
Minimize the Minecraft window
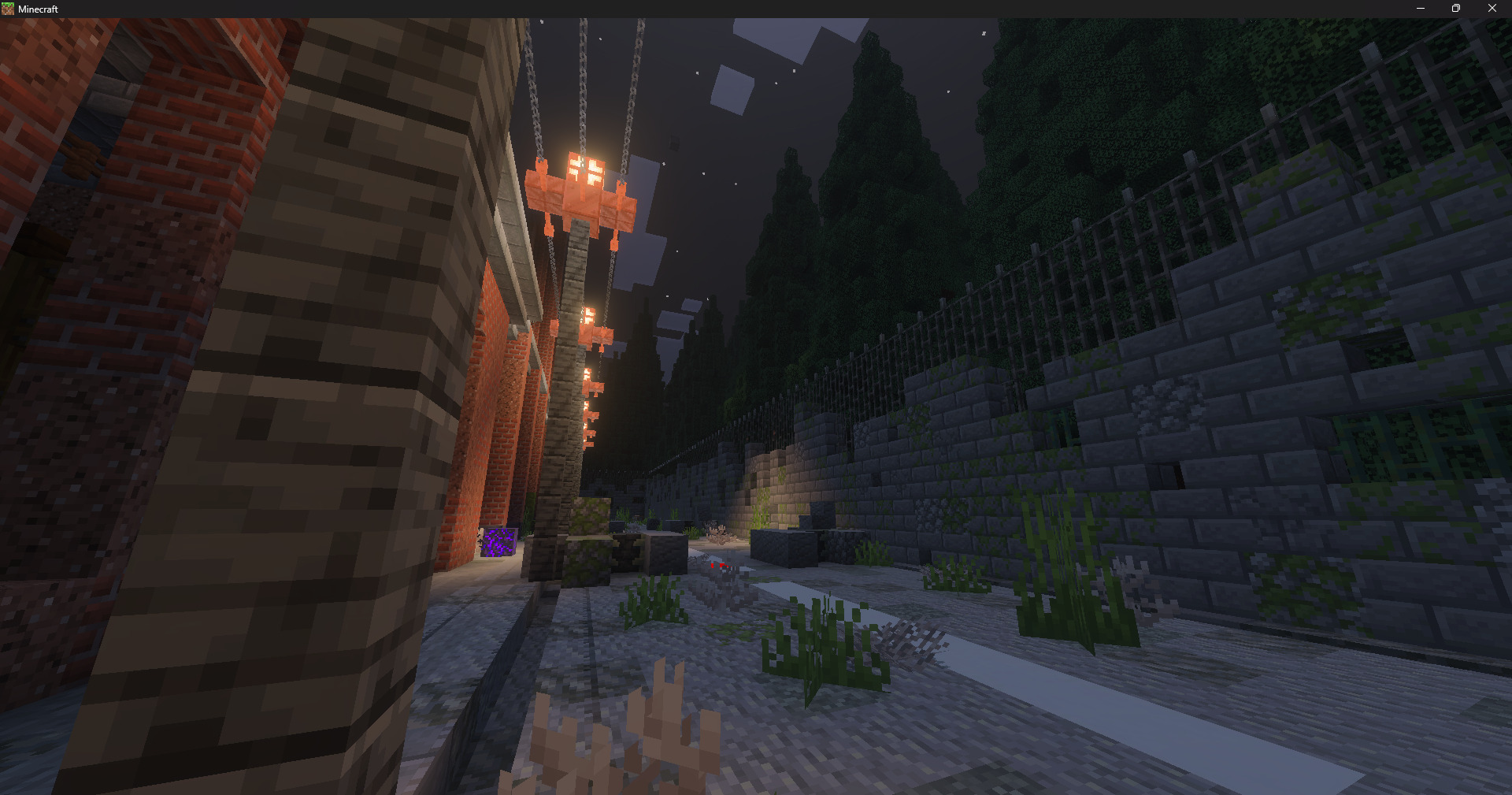pyautogui.click(x=1420, y=9)
